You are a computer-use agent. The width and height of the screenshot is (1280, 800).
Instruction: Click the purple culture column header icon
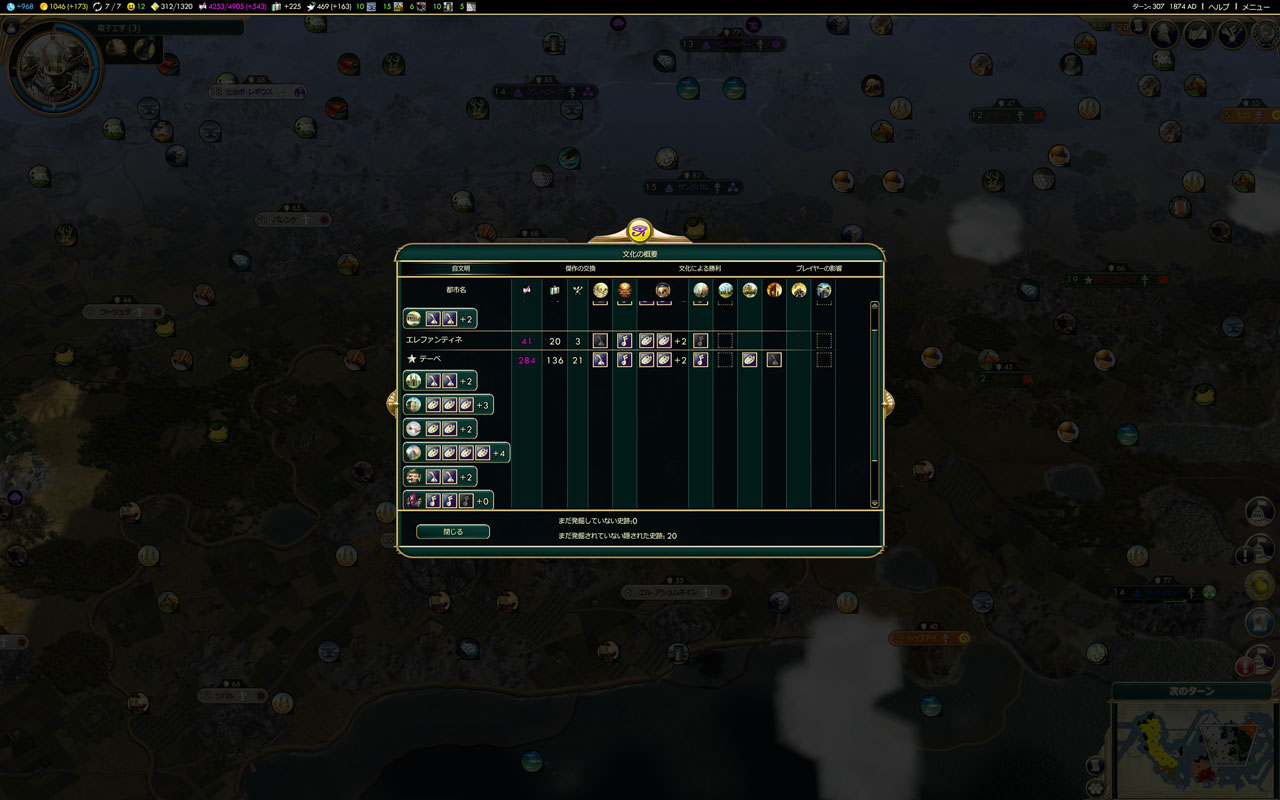(x=527, y=290)
